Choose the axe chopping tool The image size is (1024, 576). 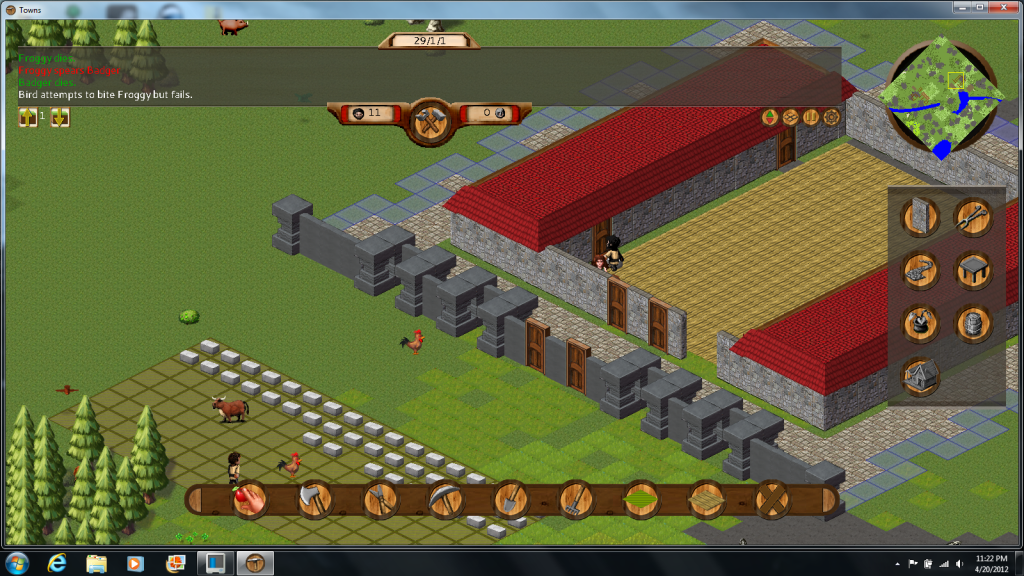(315, 500)
